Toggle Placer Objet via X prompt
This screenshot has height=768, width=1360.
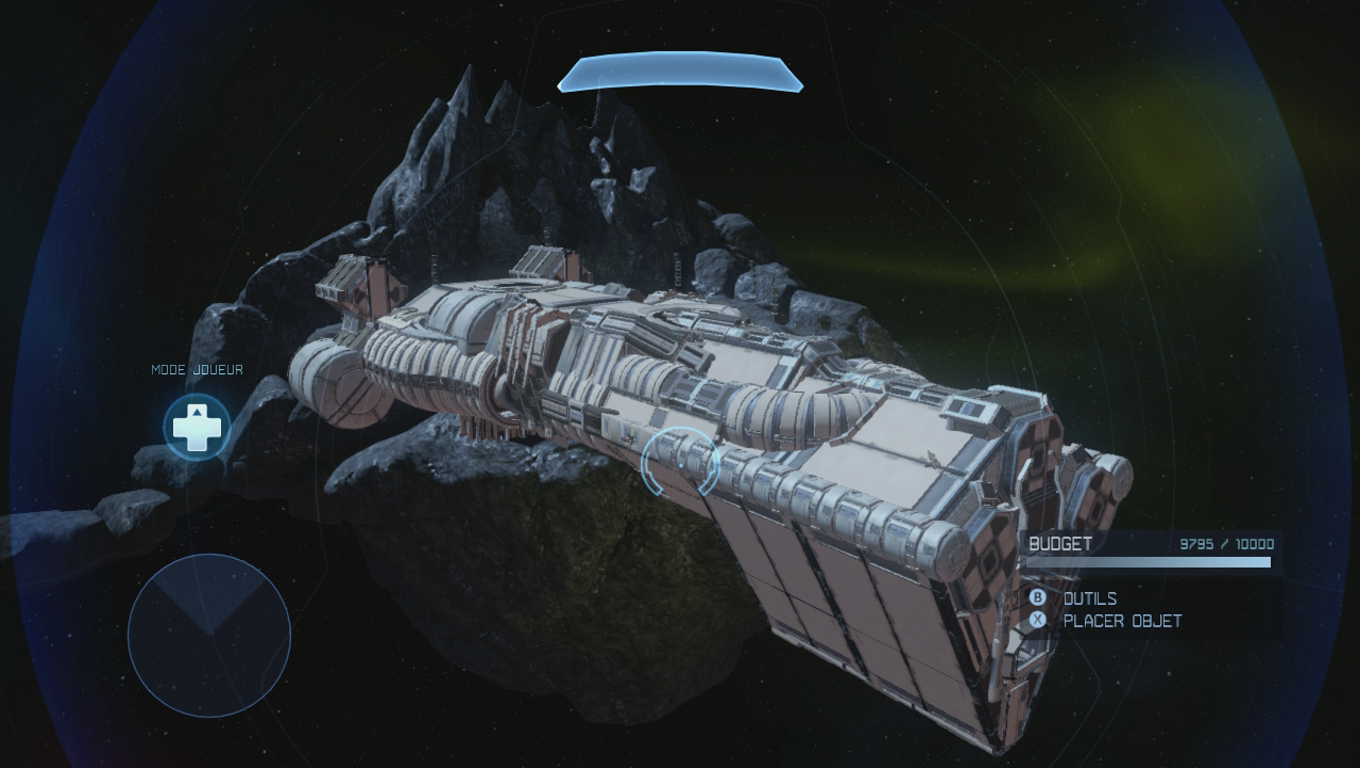[x=1036, y=620]
